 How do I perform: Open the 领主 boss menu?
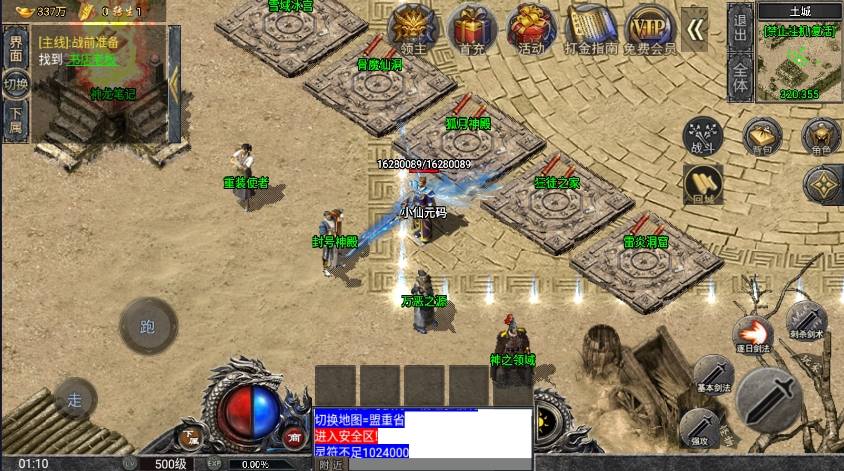tap(412, 28)
